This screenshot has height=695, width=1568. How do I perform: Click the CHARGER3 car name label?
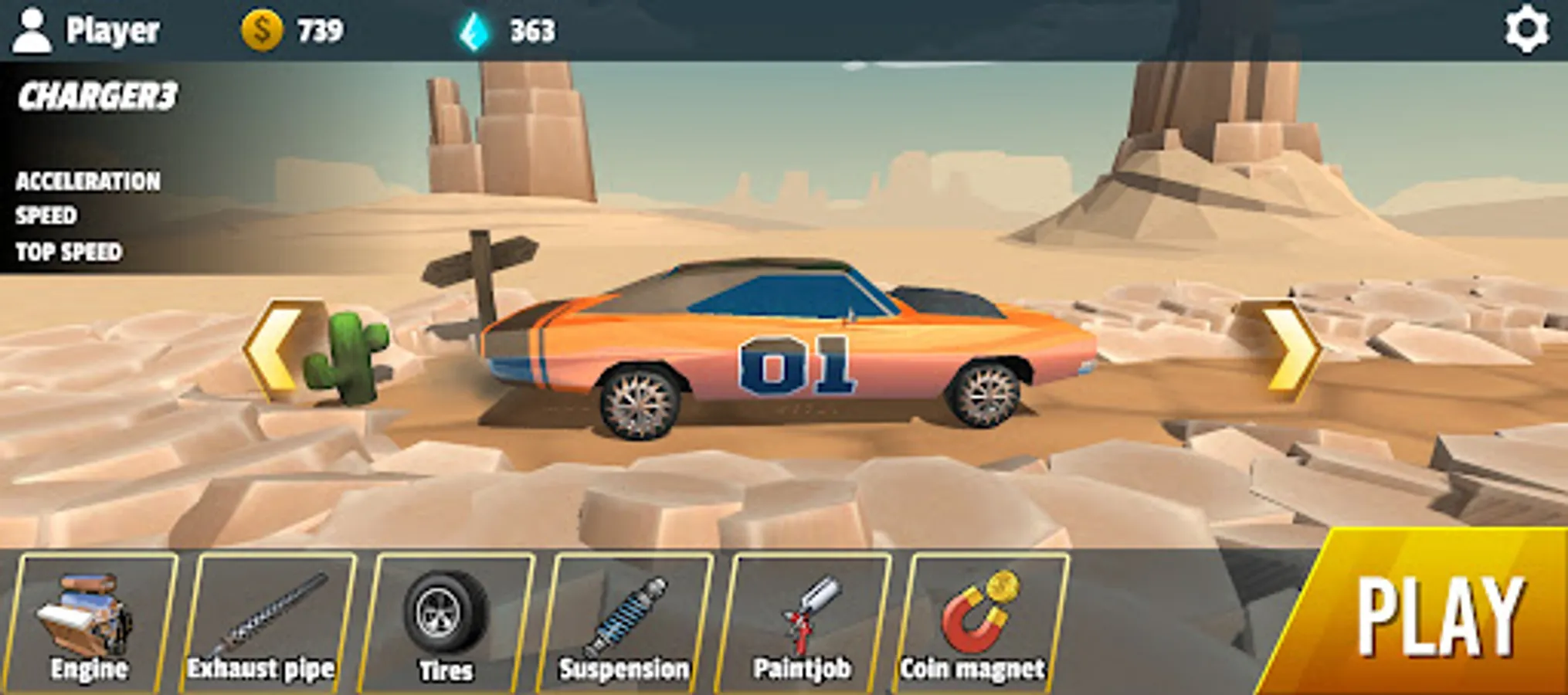pos(97,97)
